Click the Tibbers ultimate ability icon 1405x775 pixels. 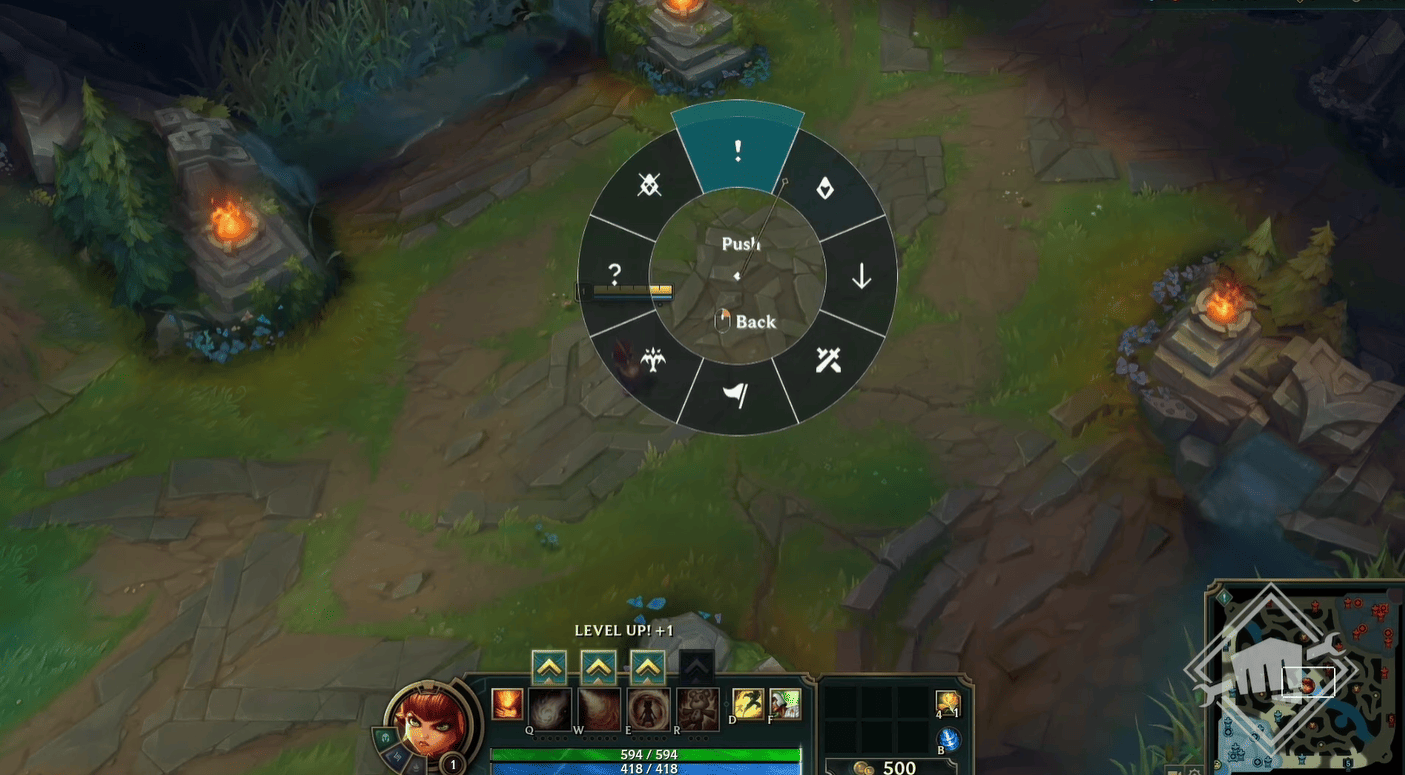(x=698, y=708)
